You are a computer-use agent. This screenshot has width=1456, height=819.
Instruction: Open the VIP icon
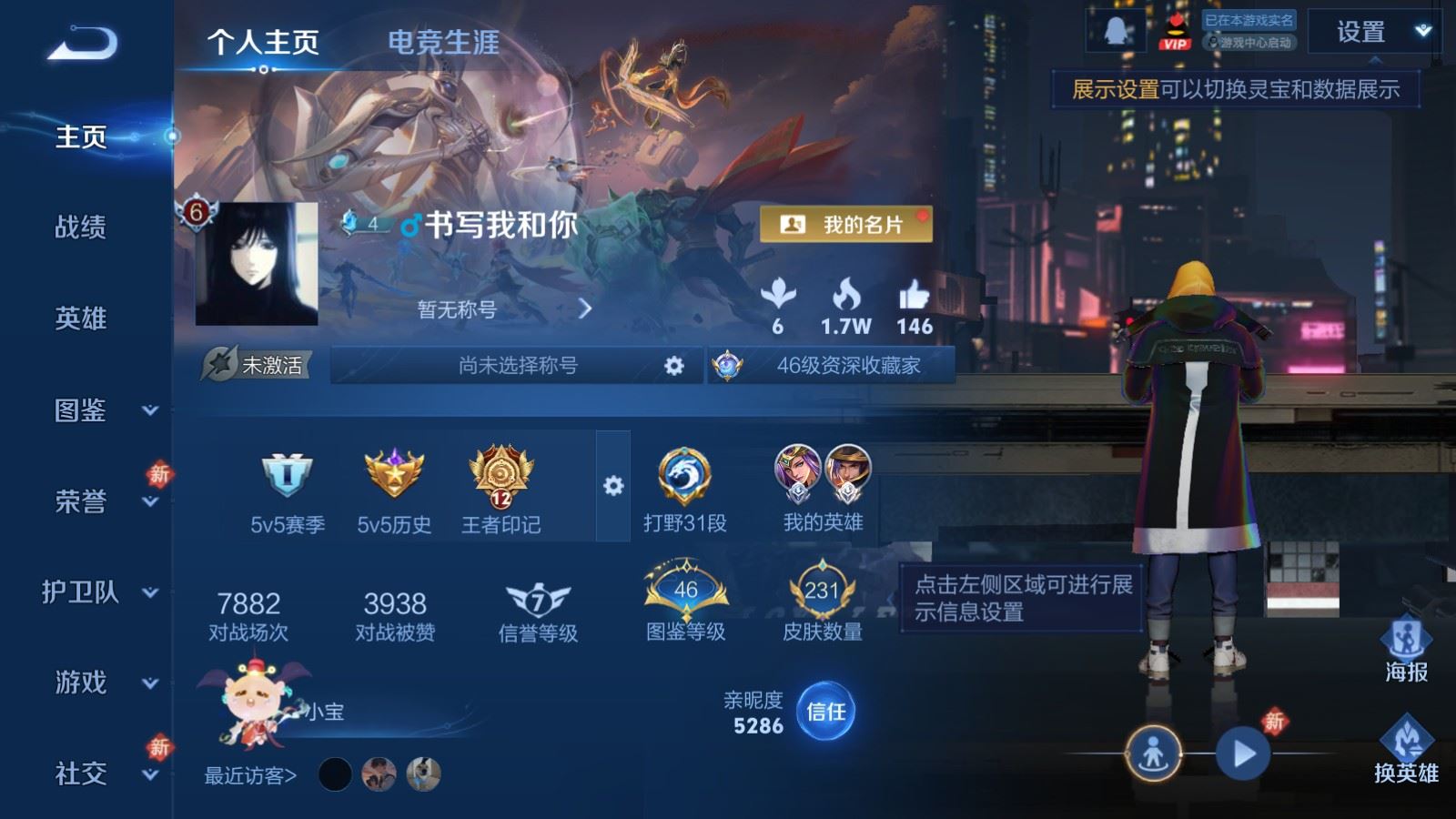coord(1174,30)
